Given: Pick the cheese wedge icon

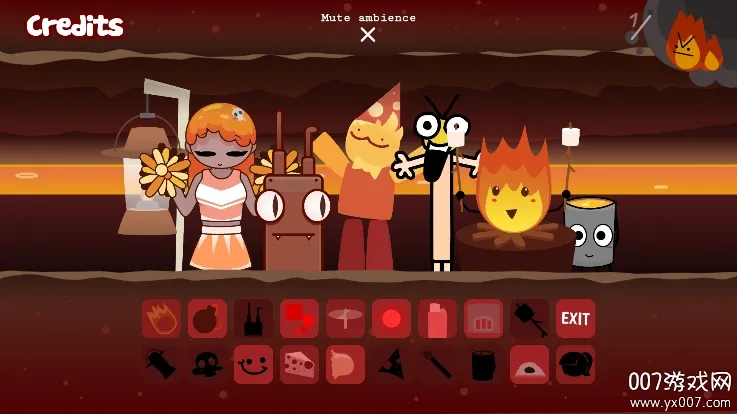Looking at the screenshot, I should pyautogui.click(x=299, y=365).
